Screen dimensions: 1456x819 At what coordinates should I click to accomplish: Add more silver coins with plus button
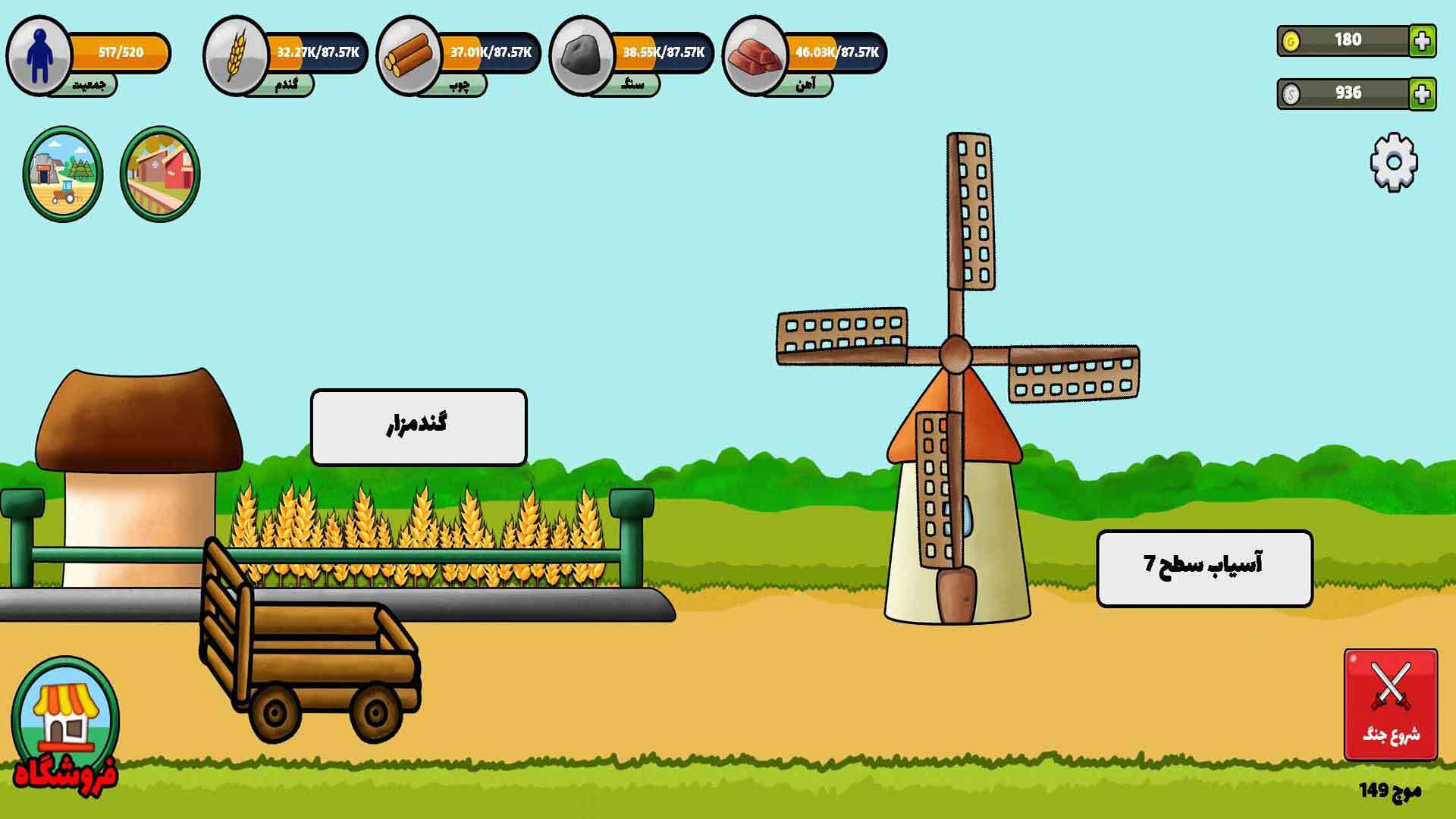[1423, 94]
